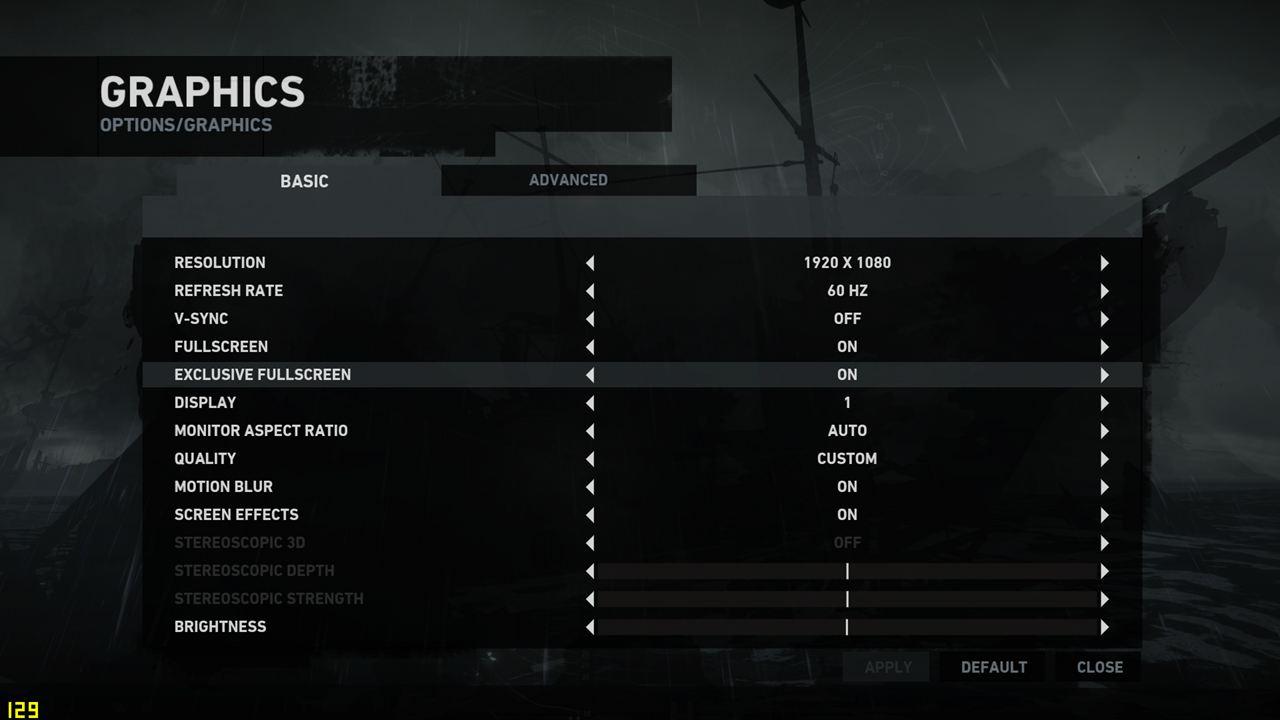Close the graphics options menu
This screenshot has height=720, width=1280.
pos(1099,667)
